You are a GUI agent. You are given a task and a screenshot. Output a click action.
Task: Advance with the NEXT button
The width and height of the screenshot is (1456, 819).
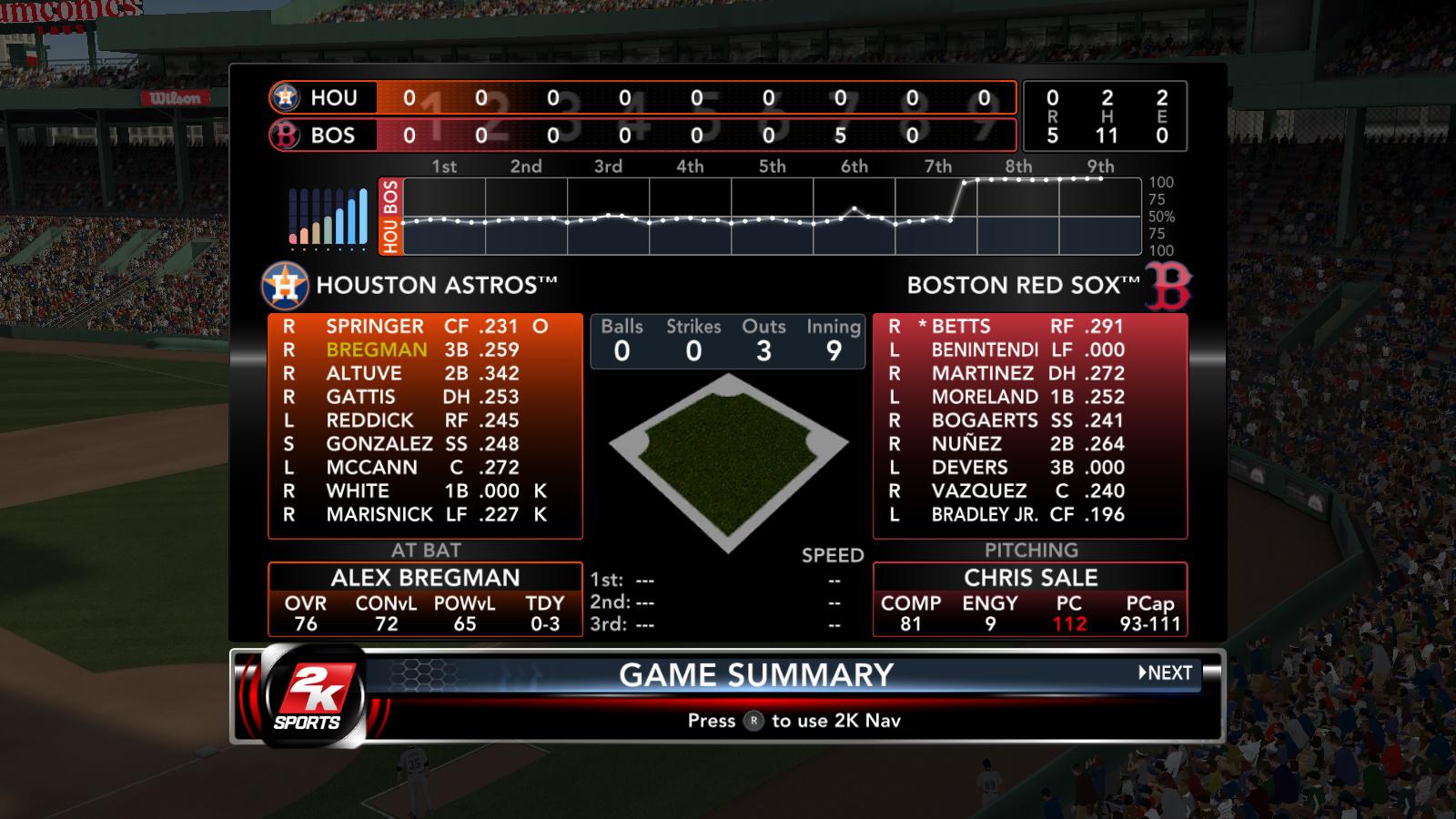(x=1166, y=673)
